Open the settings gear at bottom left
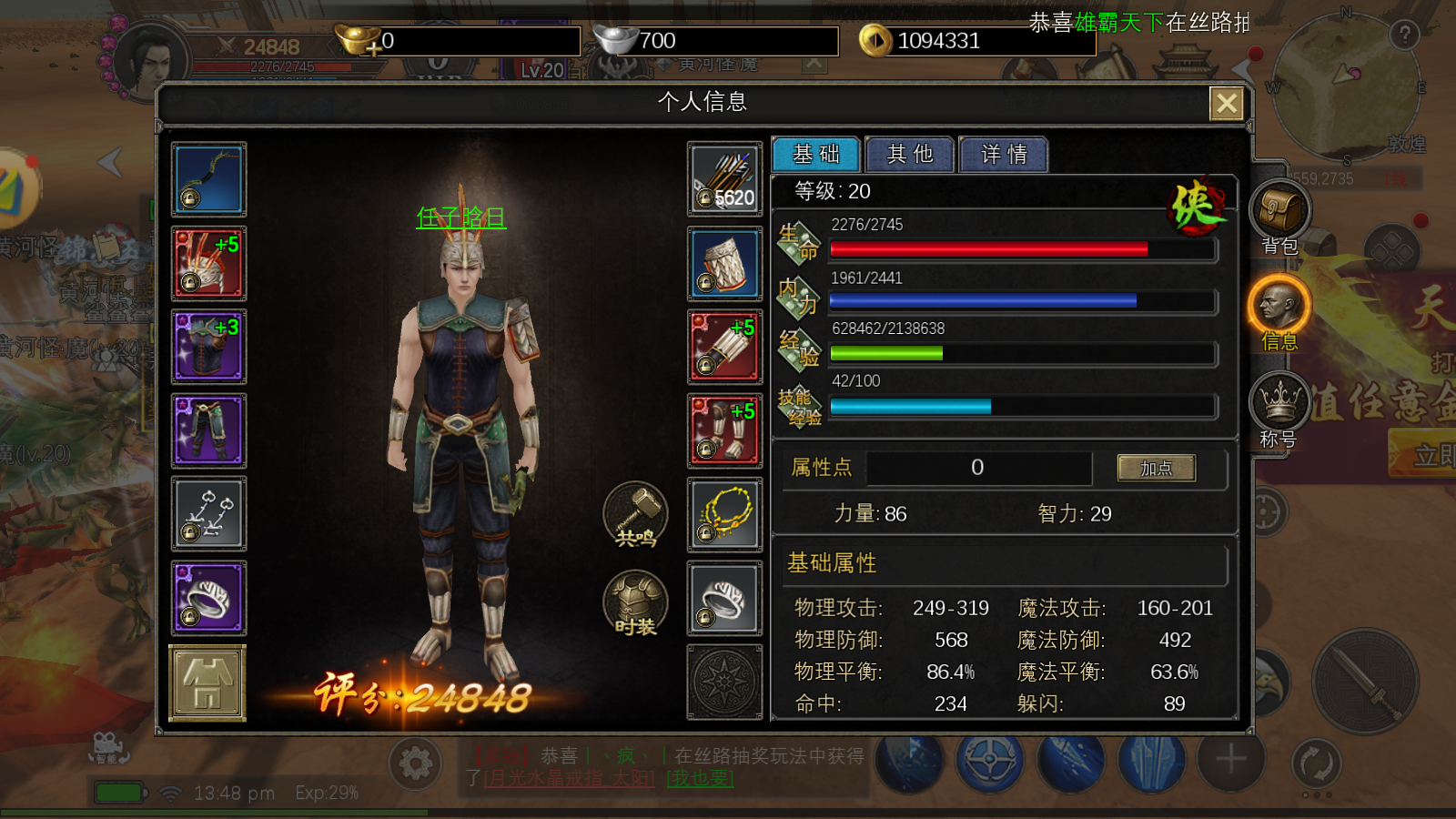The height and width of the screenshot is (819, 1456). click(x=418, y=764)
